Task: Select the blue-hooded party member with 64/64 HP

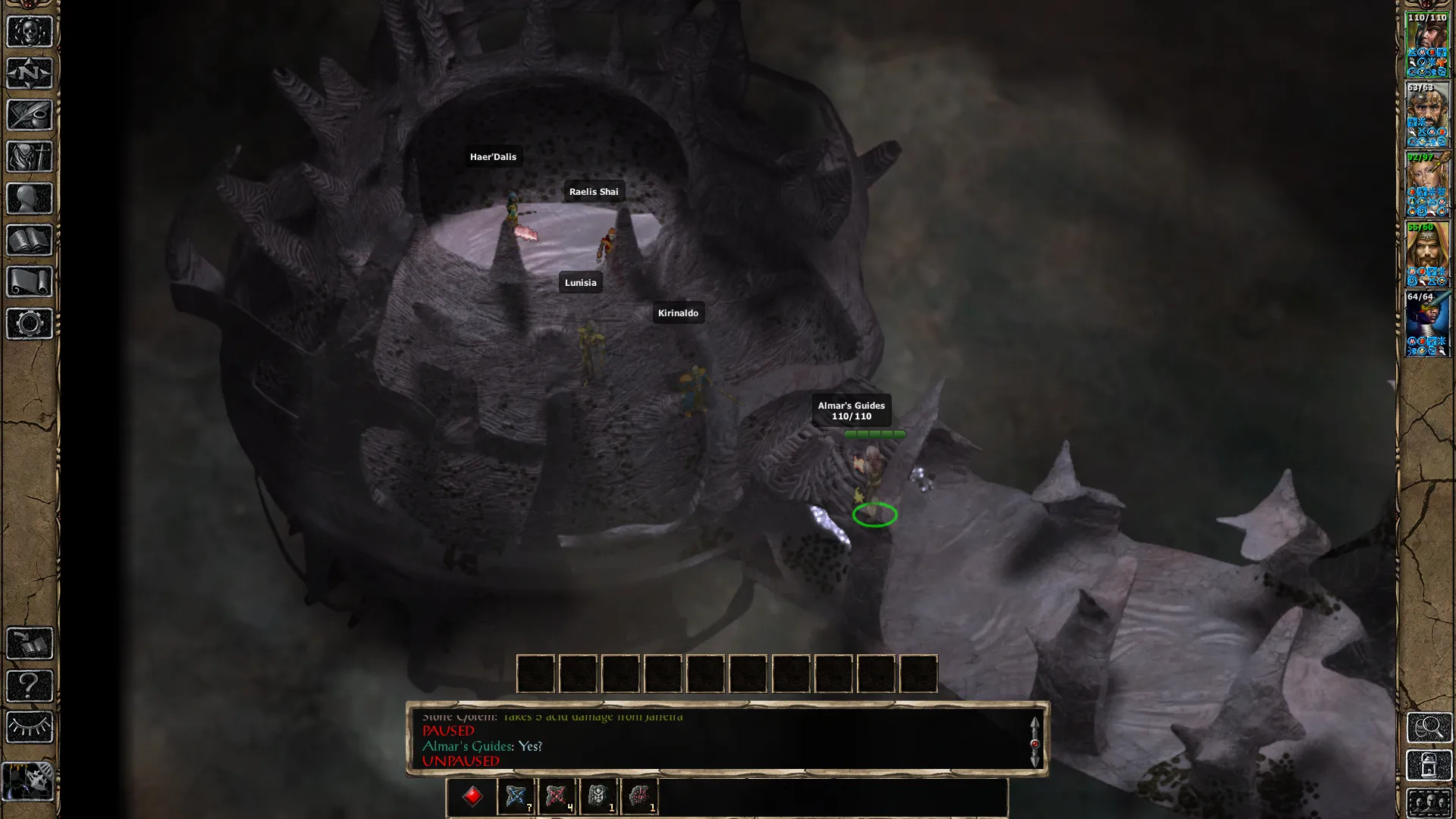Action: [1427, 324]
